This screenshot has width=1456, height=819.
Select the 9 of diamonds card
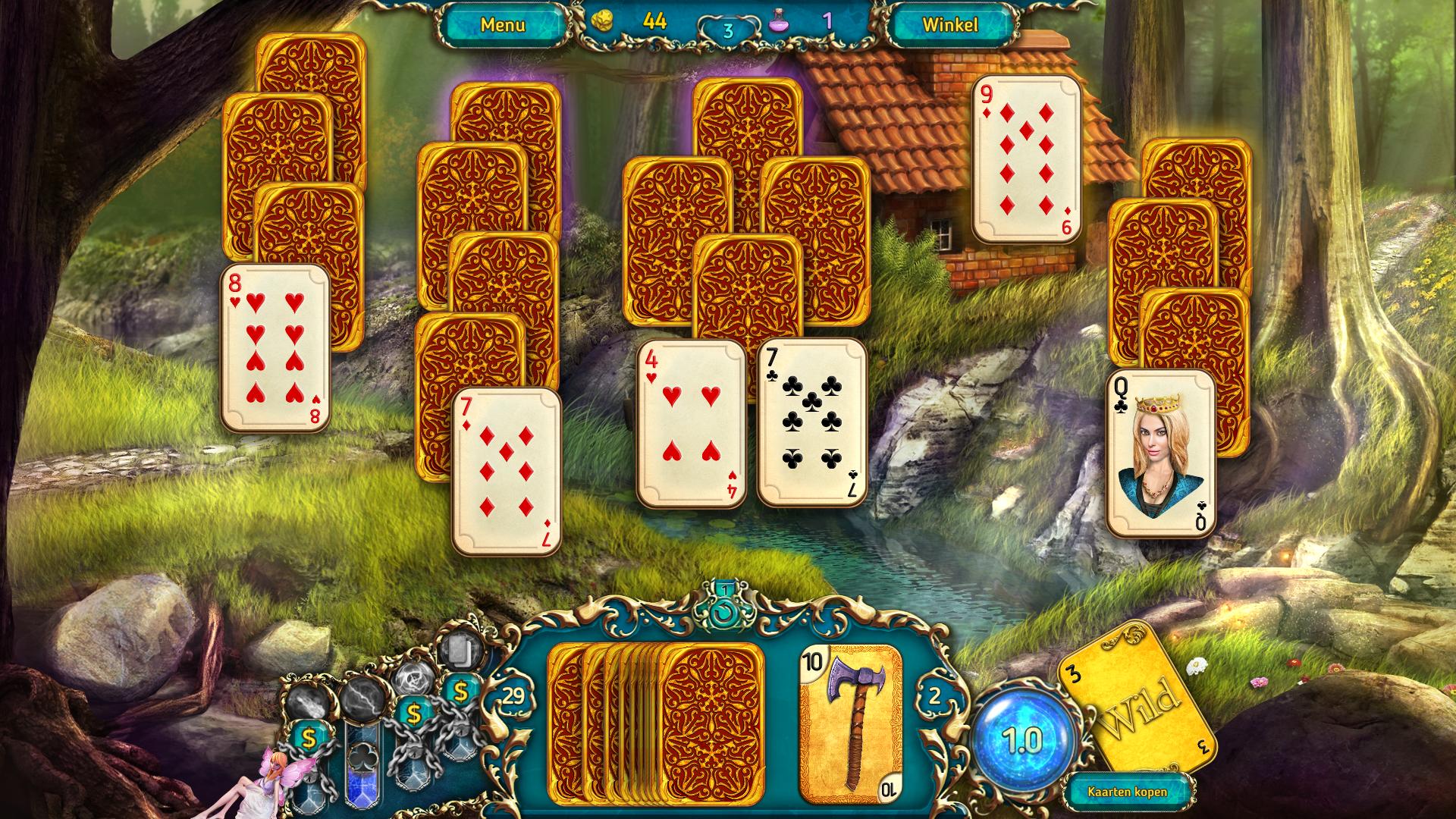click(x=1027, y=158)
